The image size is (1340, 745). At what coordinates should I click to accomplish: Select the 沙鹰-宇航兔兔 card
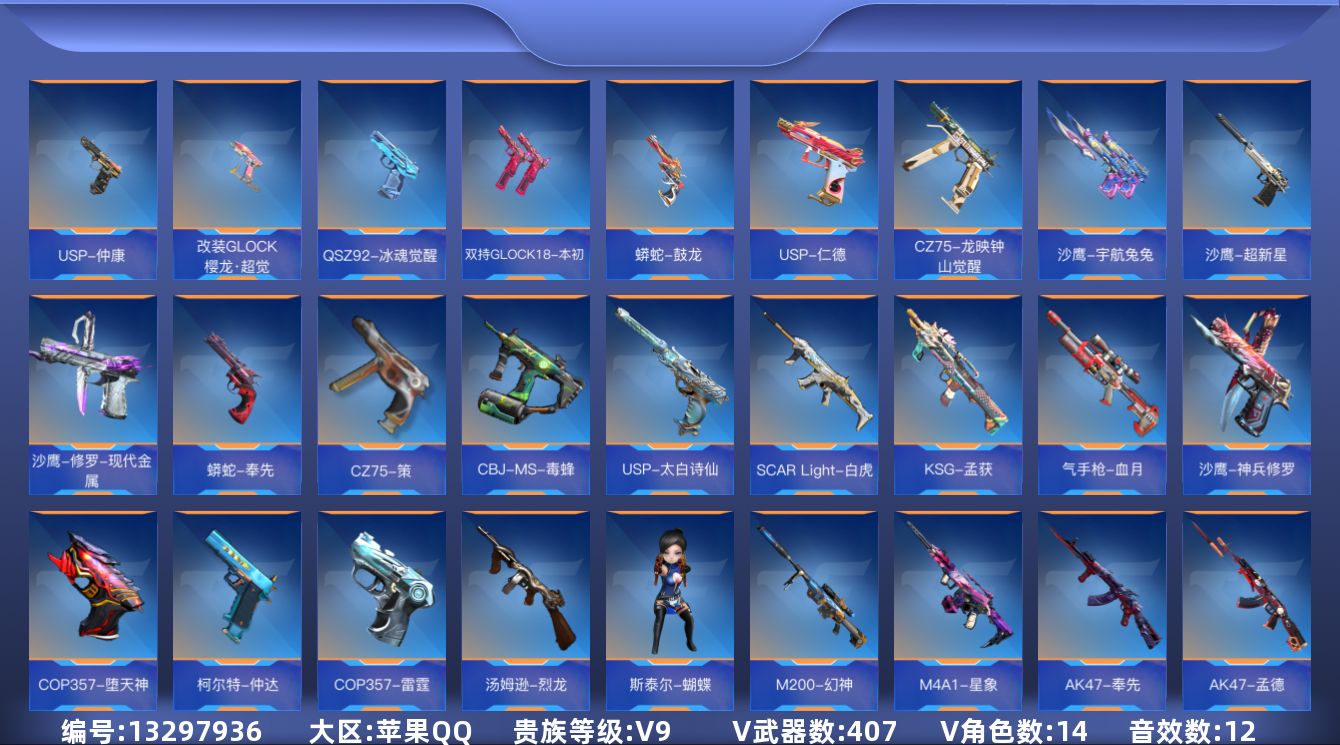pyautogui.click(x=1101, y=179)
